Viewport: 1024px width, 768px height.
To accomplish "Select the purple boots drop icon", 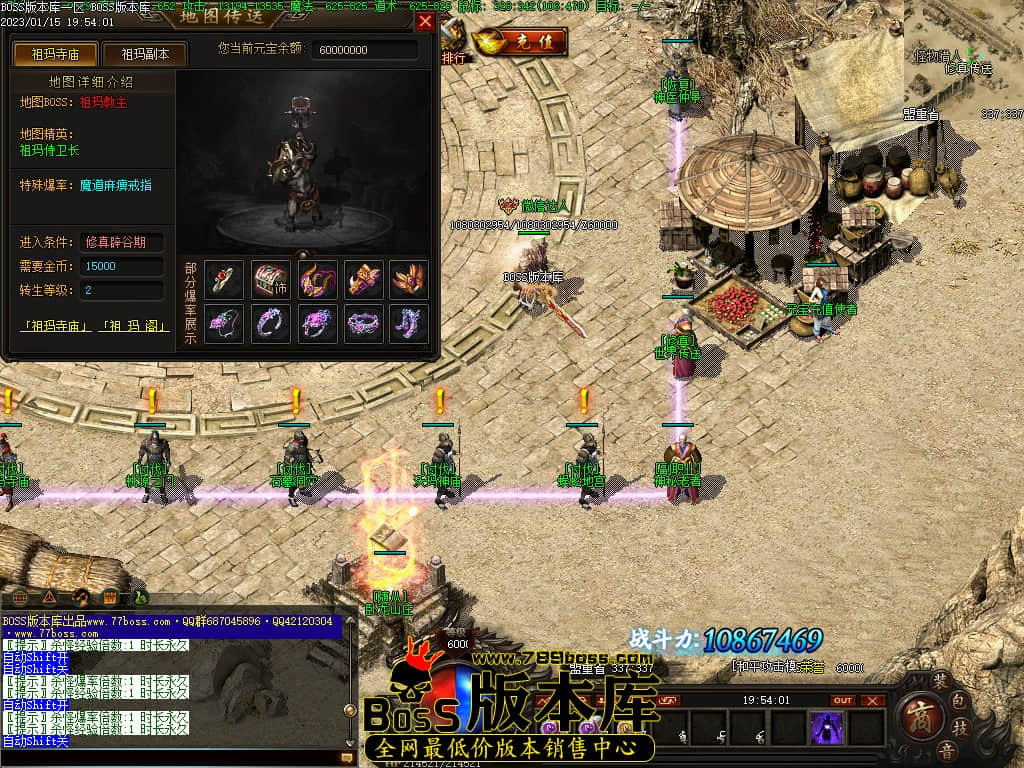I will click(x=409, y=324).
